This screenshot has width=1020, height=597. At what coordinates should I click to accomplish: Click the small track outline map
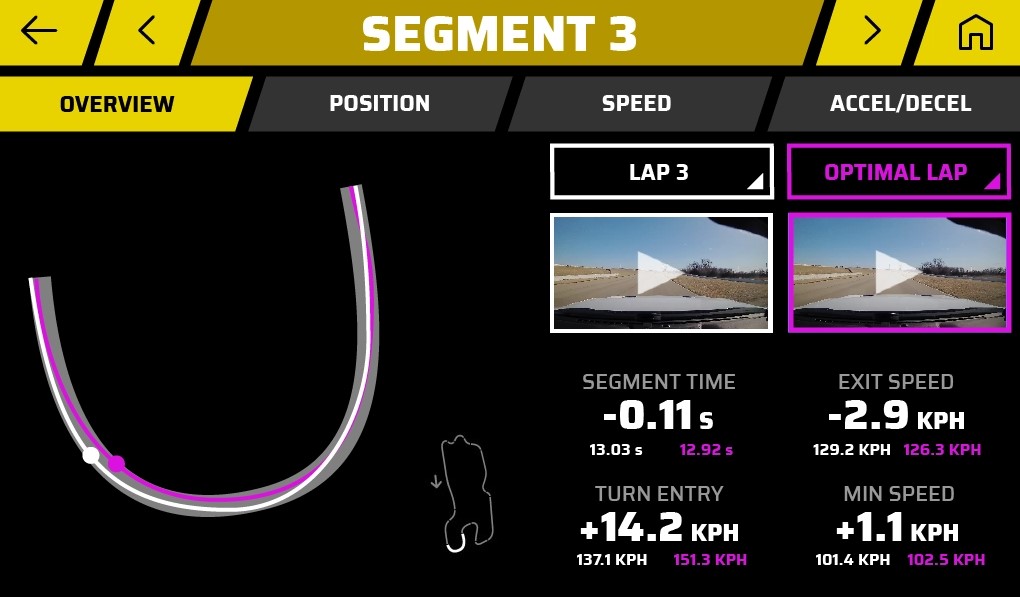click(462, 492)
